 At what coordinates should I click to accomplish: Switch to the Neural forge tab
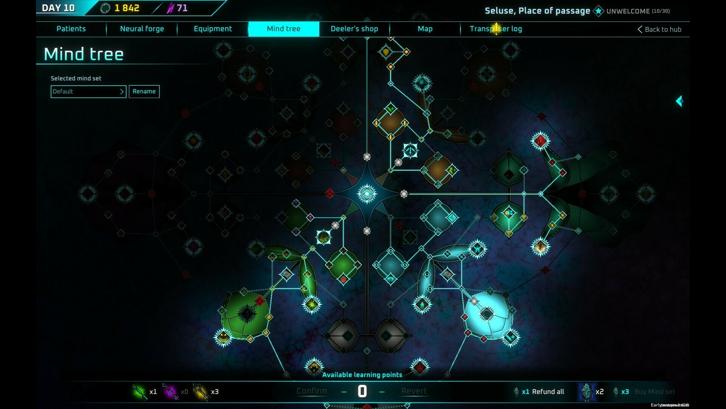coord(142,29)
